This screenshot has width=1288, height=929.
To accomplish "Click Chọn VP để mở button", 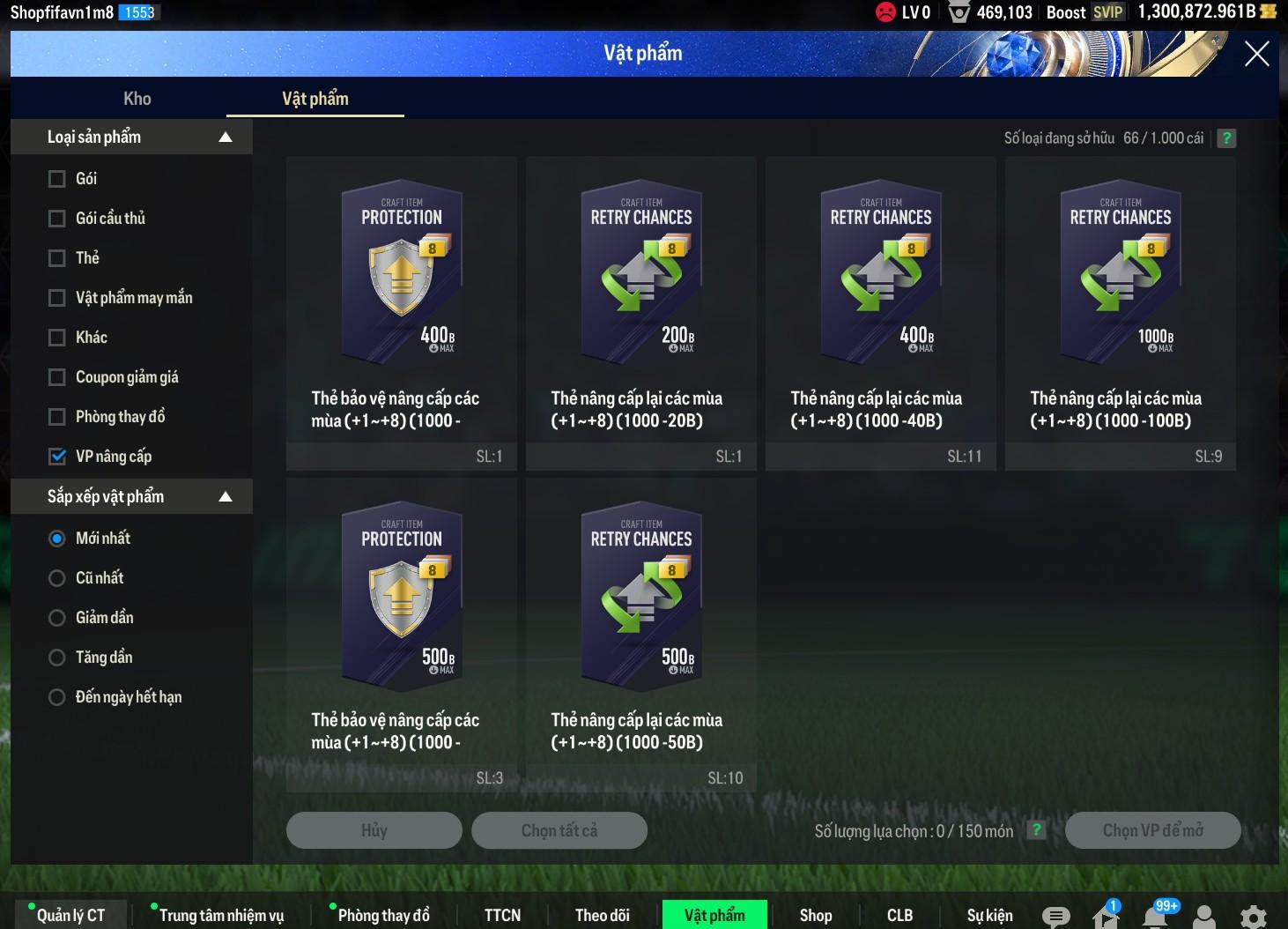I will point(1152,830).
